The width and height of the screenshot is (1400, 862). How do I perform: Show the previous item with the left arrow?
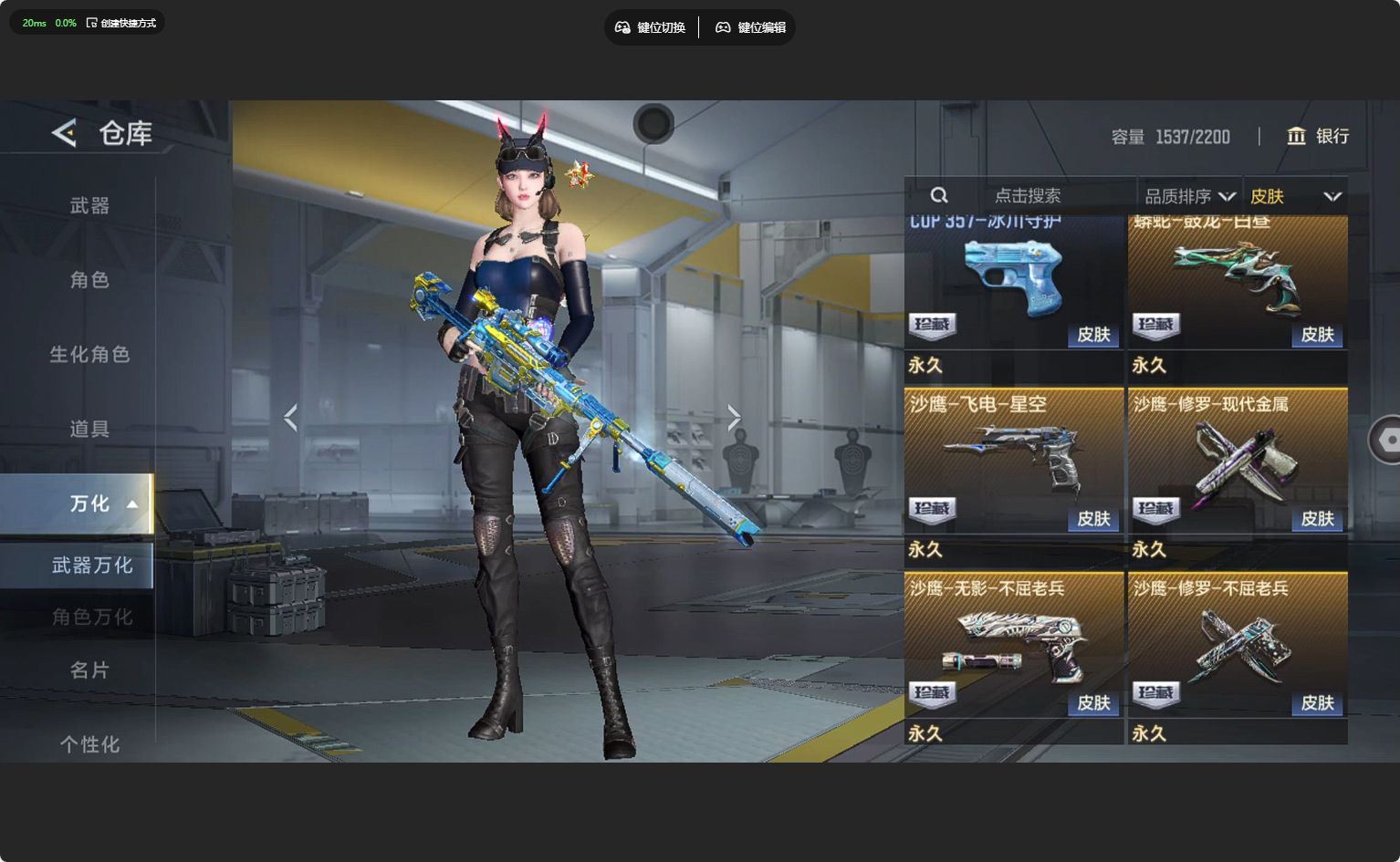[x=290, y=418]
